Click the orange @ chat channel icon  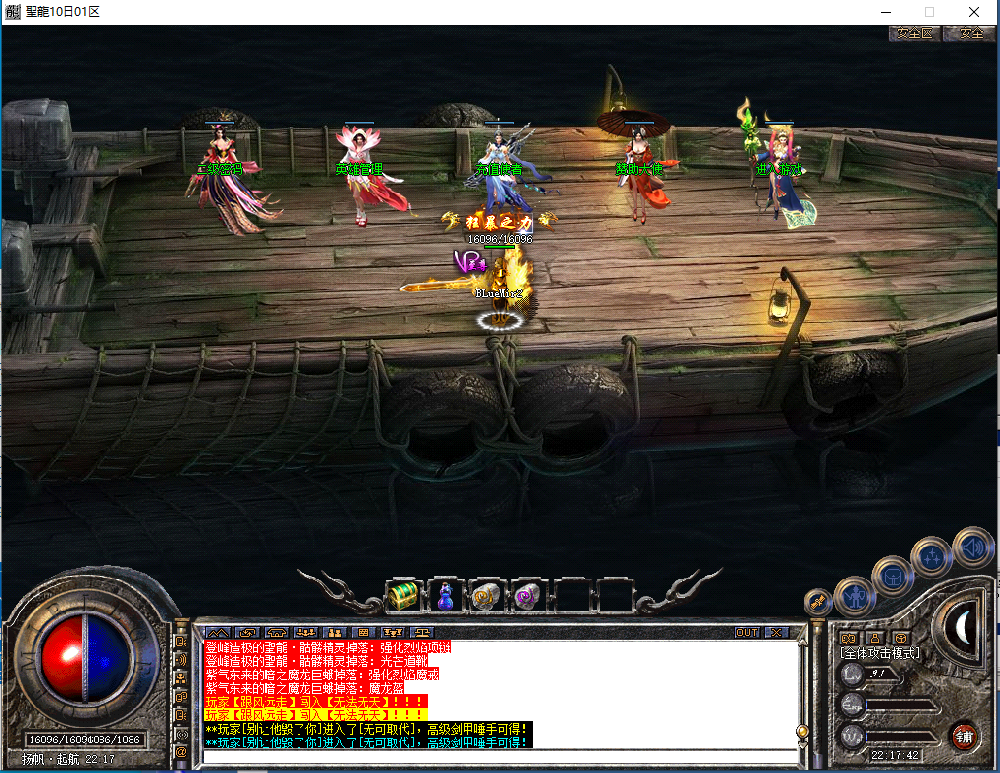tap(181, 751)
